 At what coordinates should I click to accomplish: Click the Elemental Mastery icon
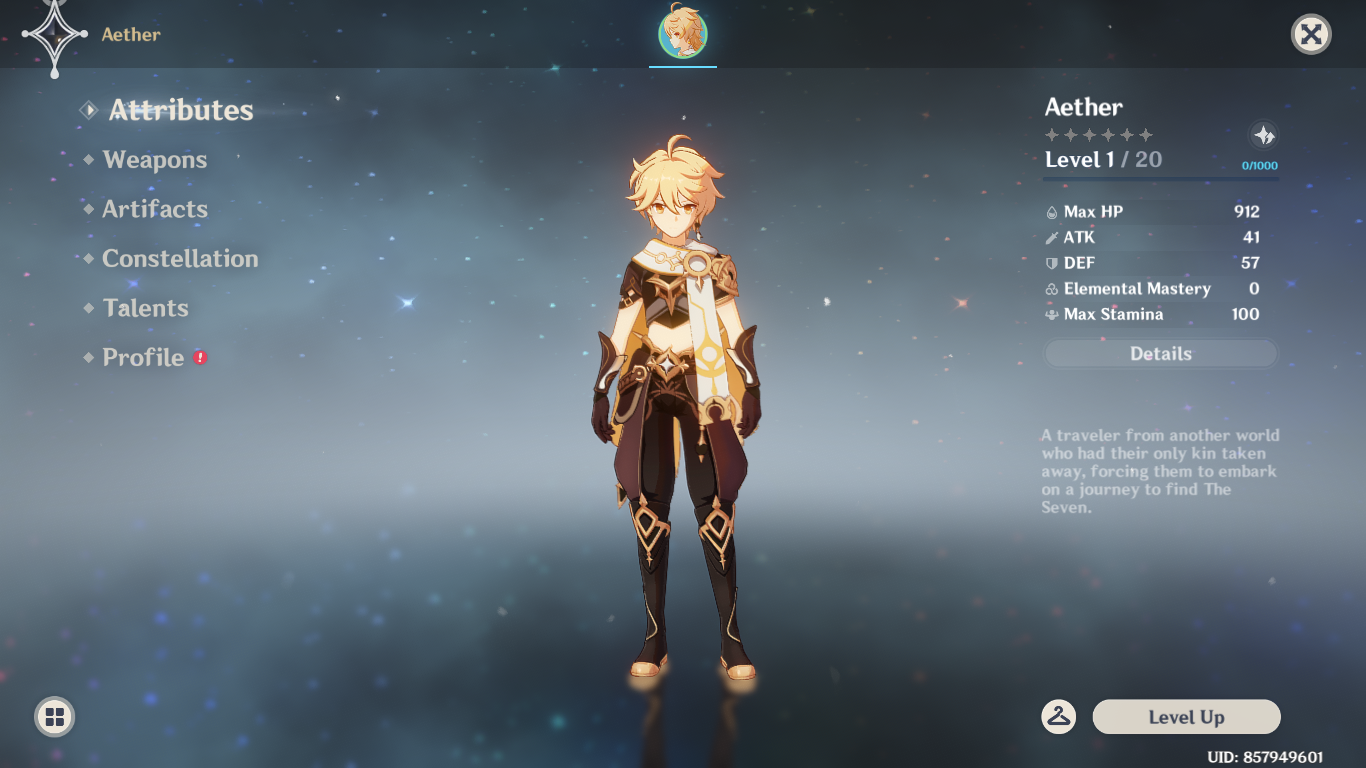tap(1052, 288)
